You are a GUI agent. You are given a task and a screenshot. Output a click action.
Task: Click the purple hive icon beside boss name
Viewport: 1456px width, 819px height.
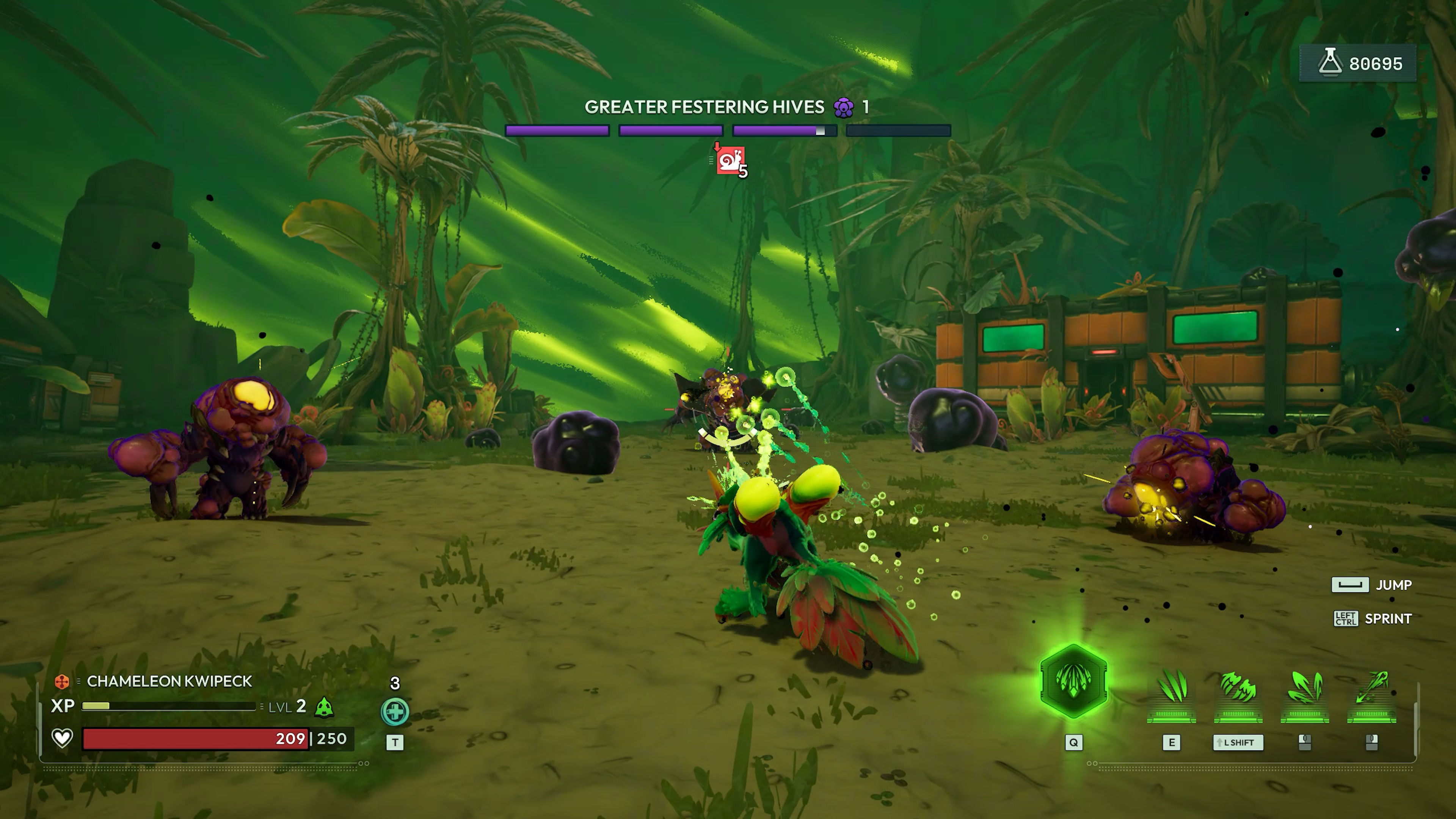tap(843, 107)
